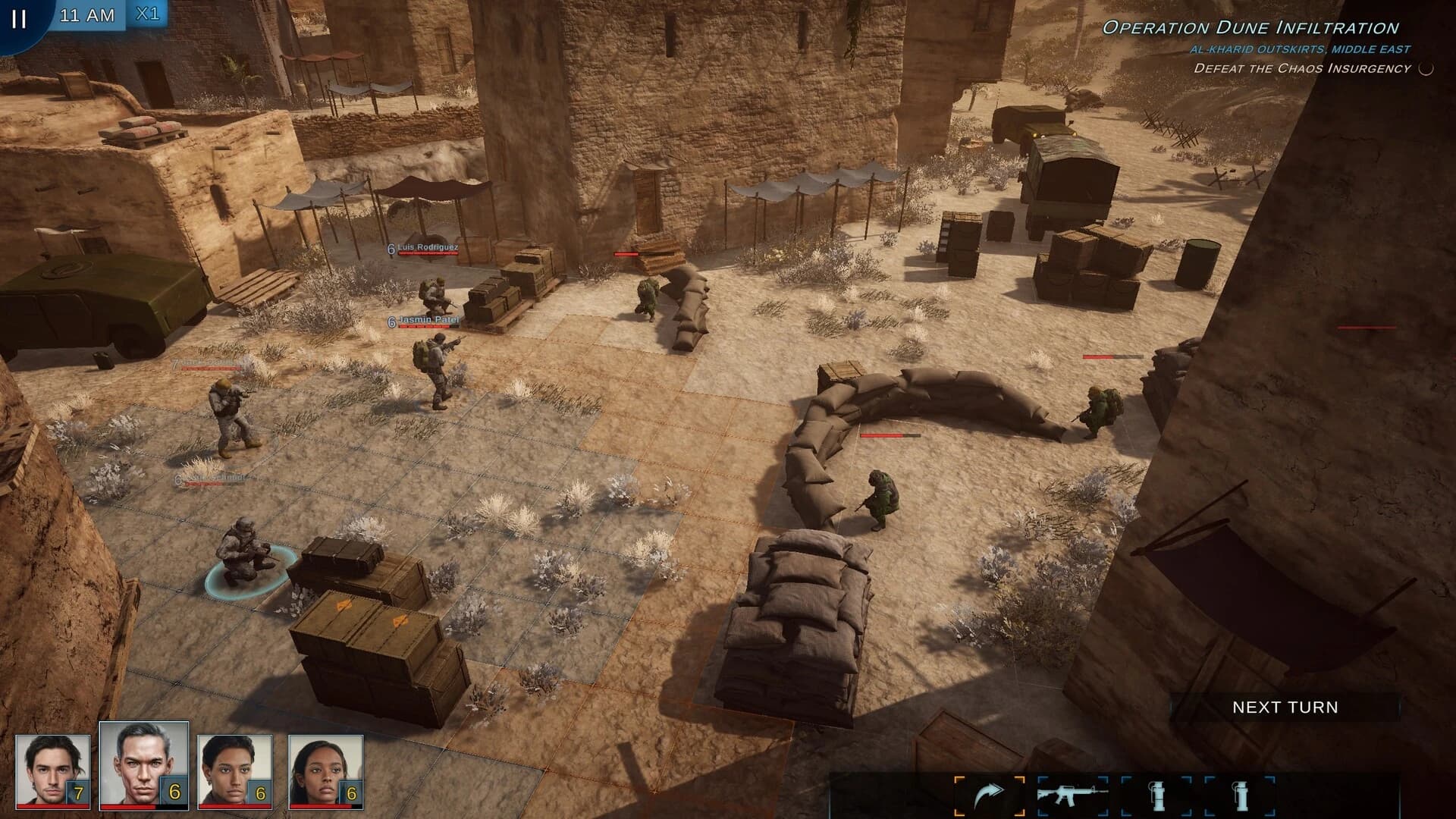Open the Defeat the Chaos Insurgency objective

(x=1302, y=68)
